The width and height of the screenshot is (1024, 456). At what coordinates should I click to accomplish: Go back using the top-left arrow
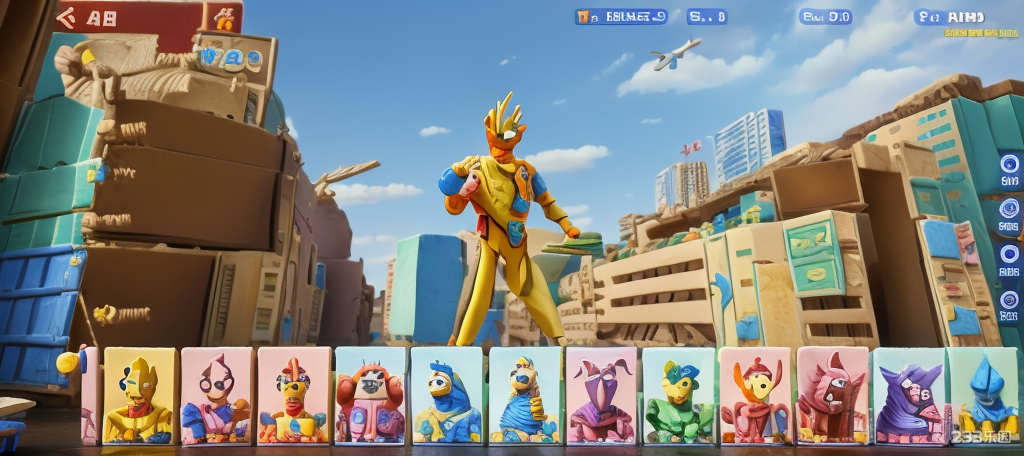[x=68, y=16]
